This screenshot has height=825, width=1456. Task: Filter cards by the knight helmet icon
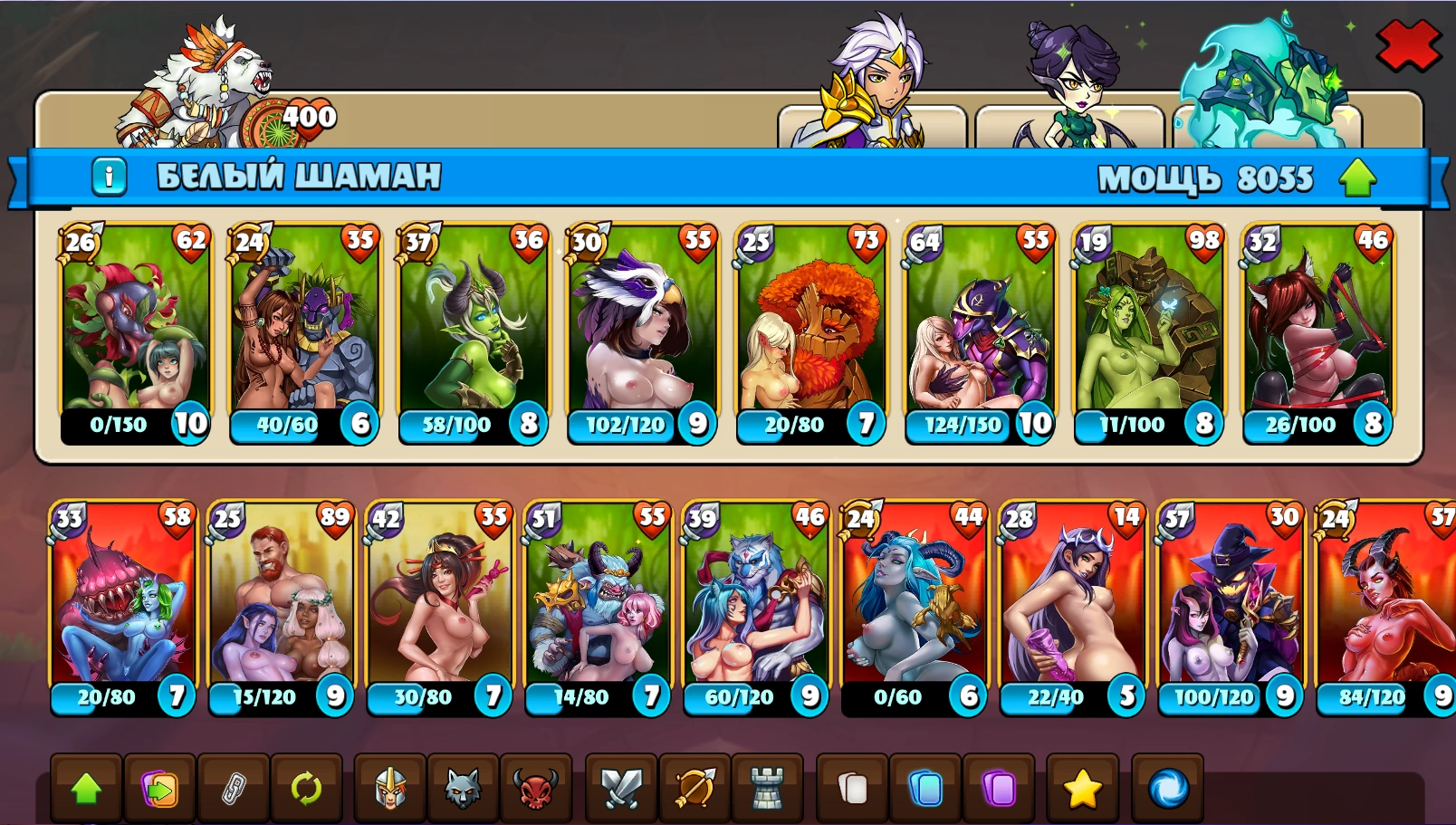(x=390, y=788)
